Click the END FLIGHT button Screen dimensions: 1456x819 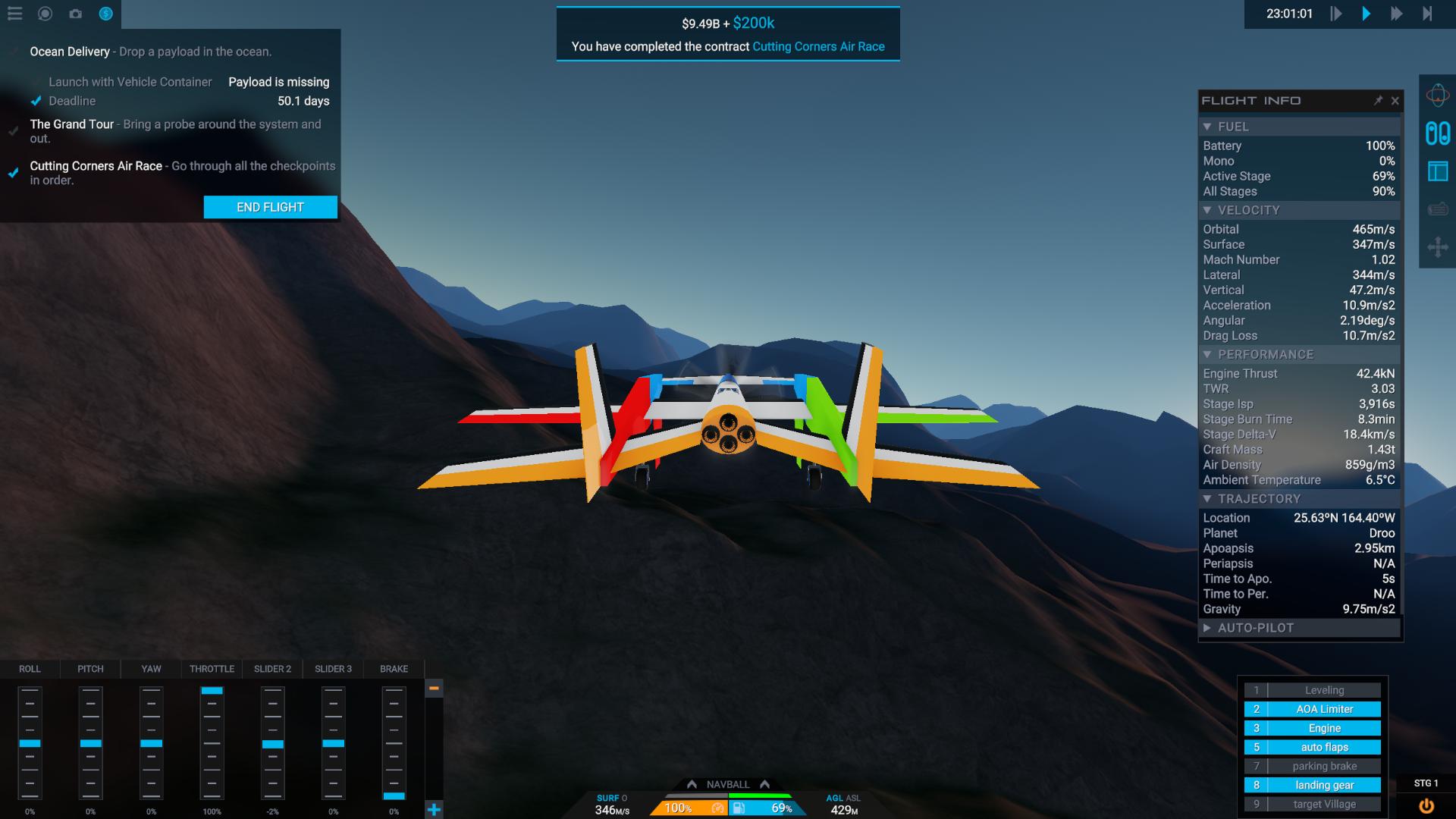pos(270,206)
